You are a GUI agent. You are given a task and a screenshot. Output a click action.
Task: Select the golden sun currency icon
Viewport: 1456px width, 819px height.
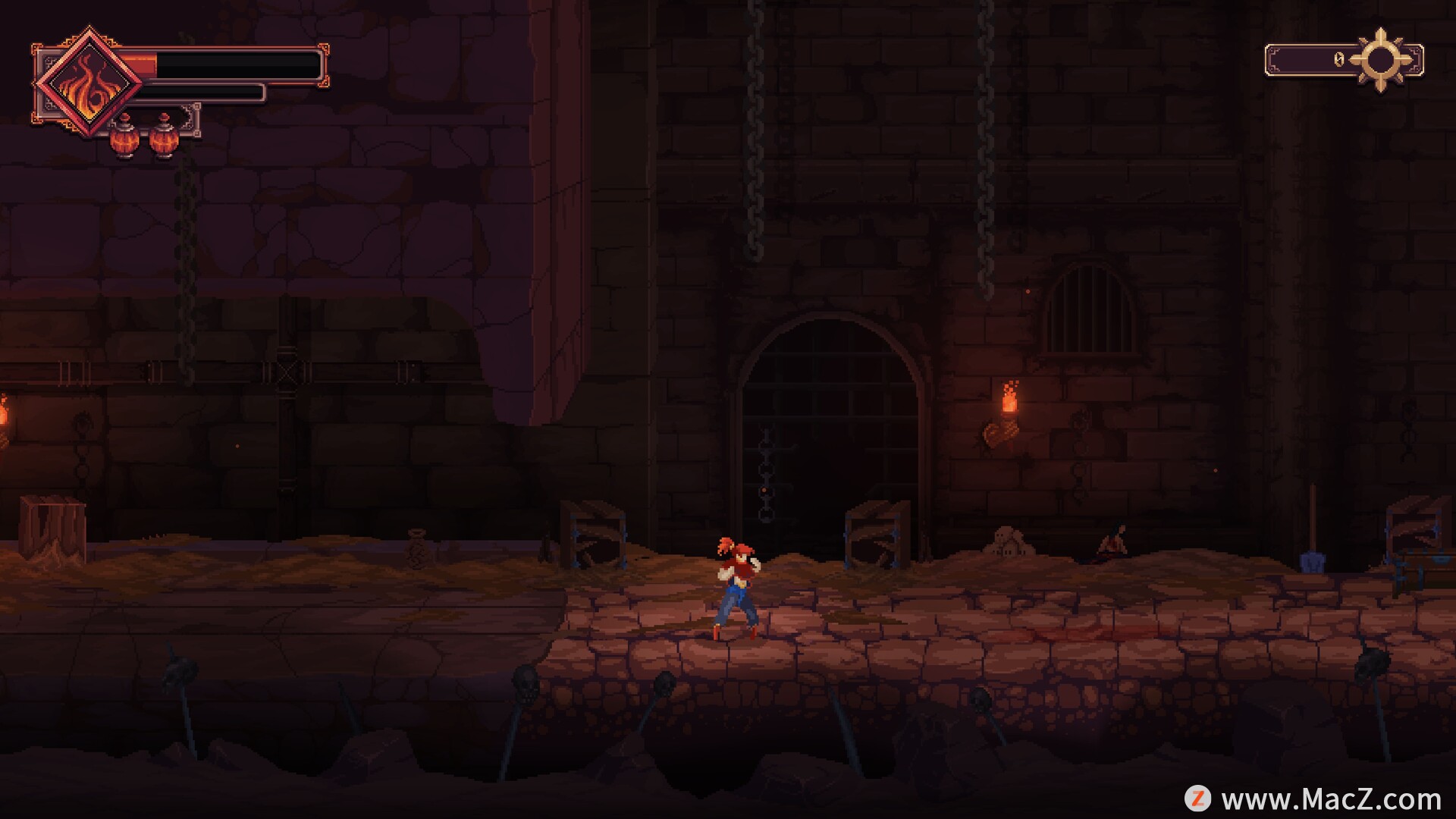(x=1381, y=60)
